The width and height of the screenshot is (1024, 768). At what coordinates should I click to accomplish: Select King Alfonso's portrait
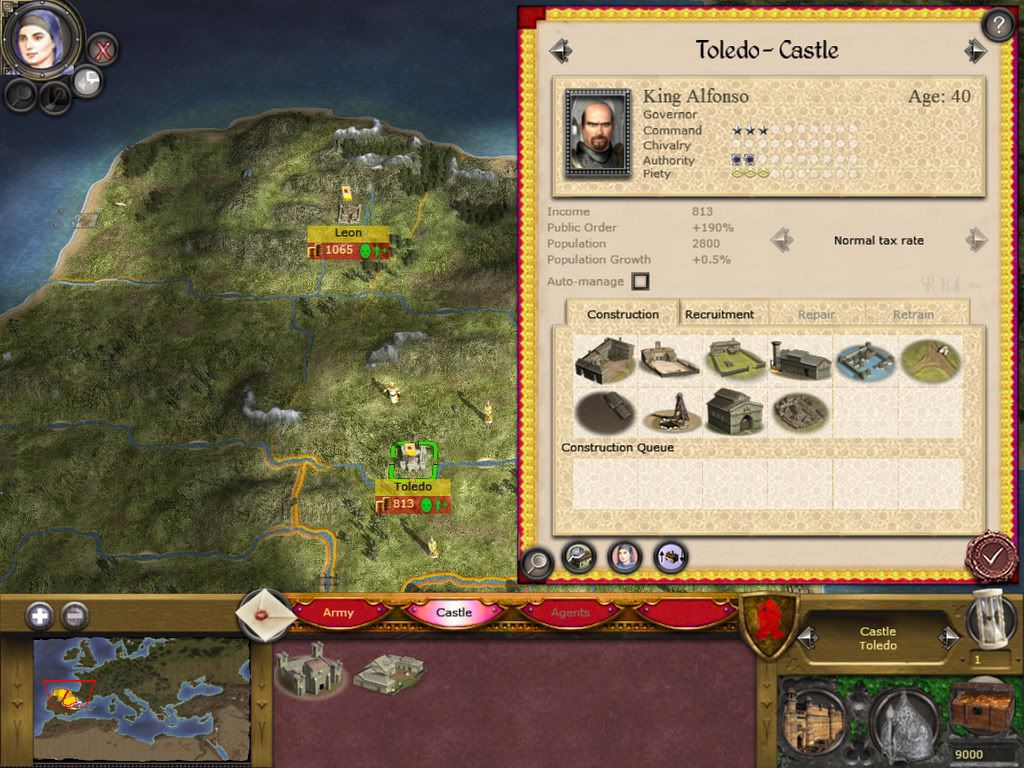[598, 134]
